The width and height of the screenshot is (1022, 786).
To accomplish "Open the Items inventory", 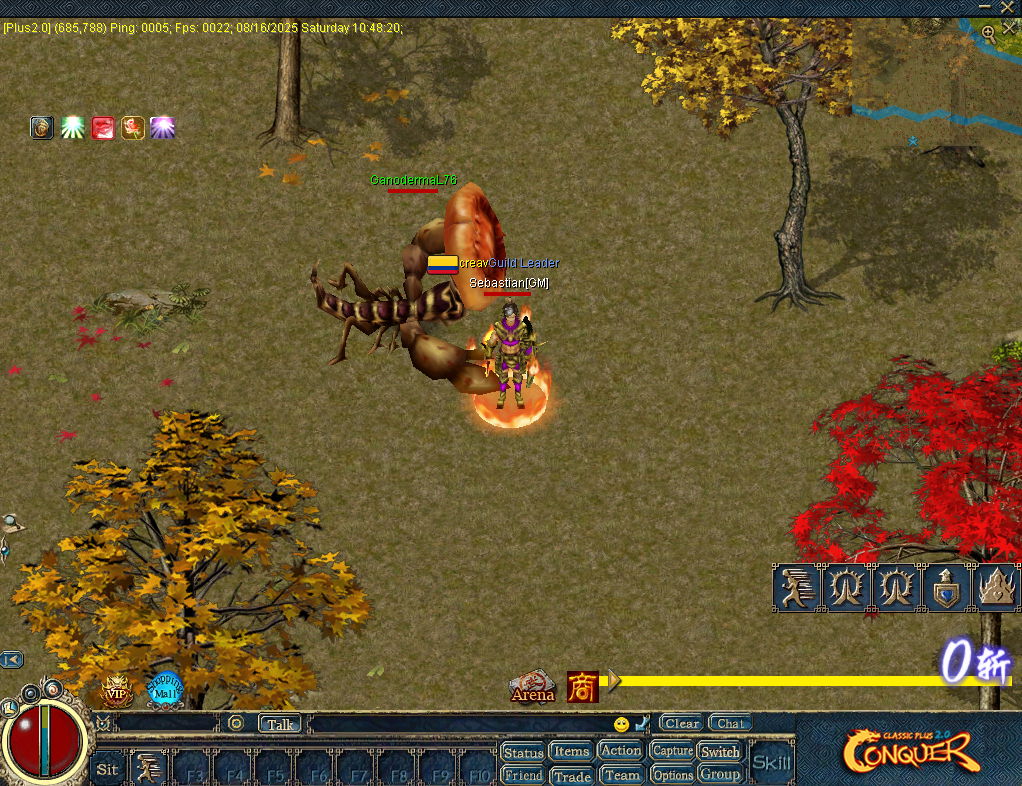I will coord(571,751).
